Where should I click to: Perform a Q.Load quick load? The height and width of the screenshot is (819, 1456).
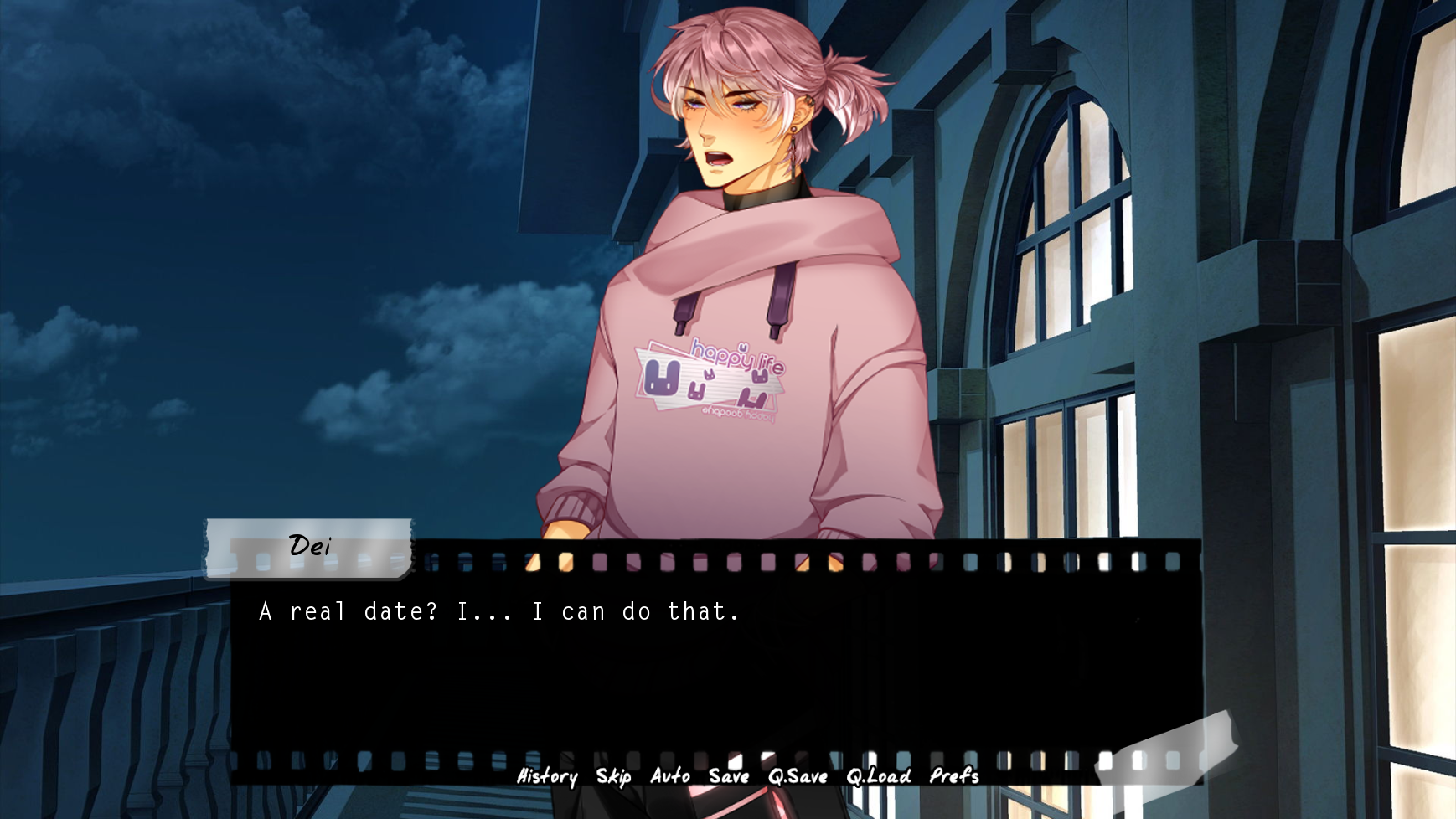877,777
